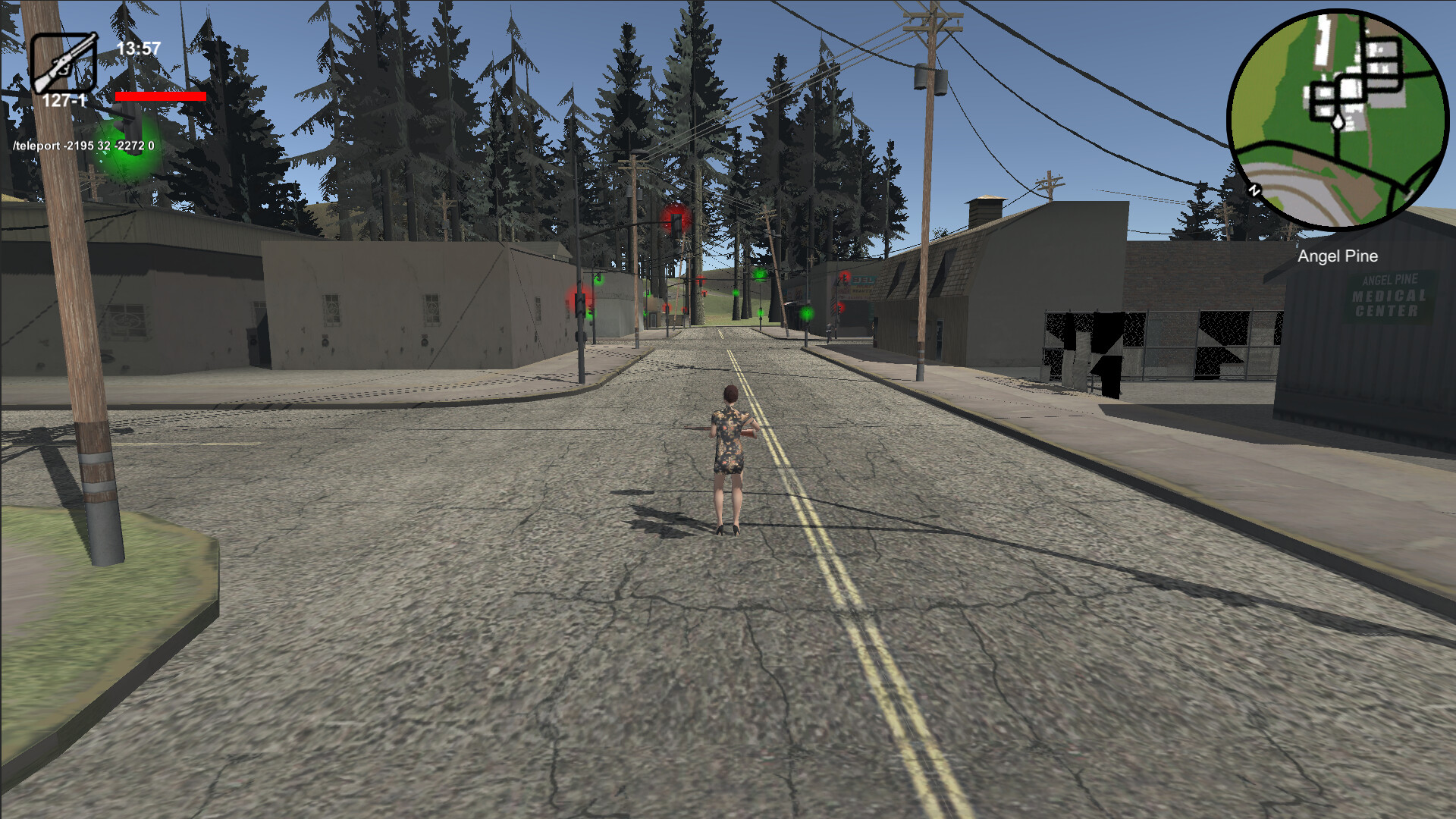This screenshot has height=819, width=1456.
Task: Click the red health bar
Action: pyautogui.click(x=161, y=97)
